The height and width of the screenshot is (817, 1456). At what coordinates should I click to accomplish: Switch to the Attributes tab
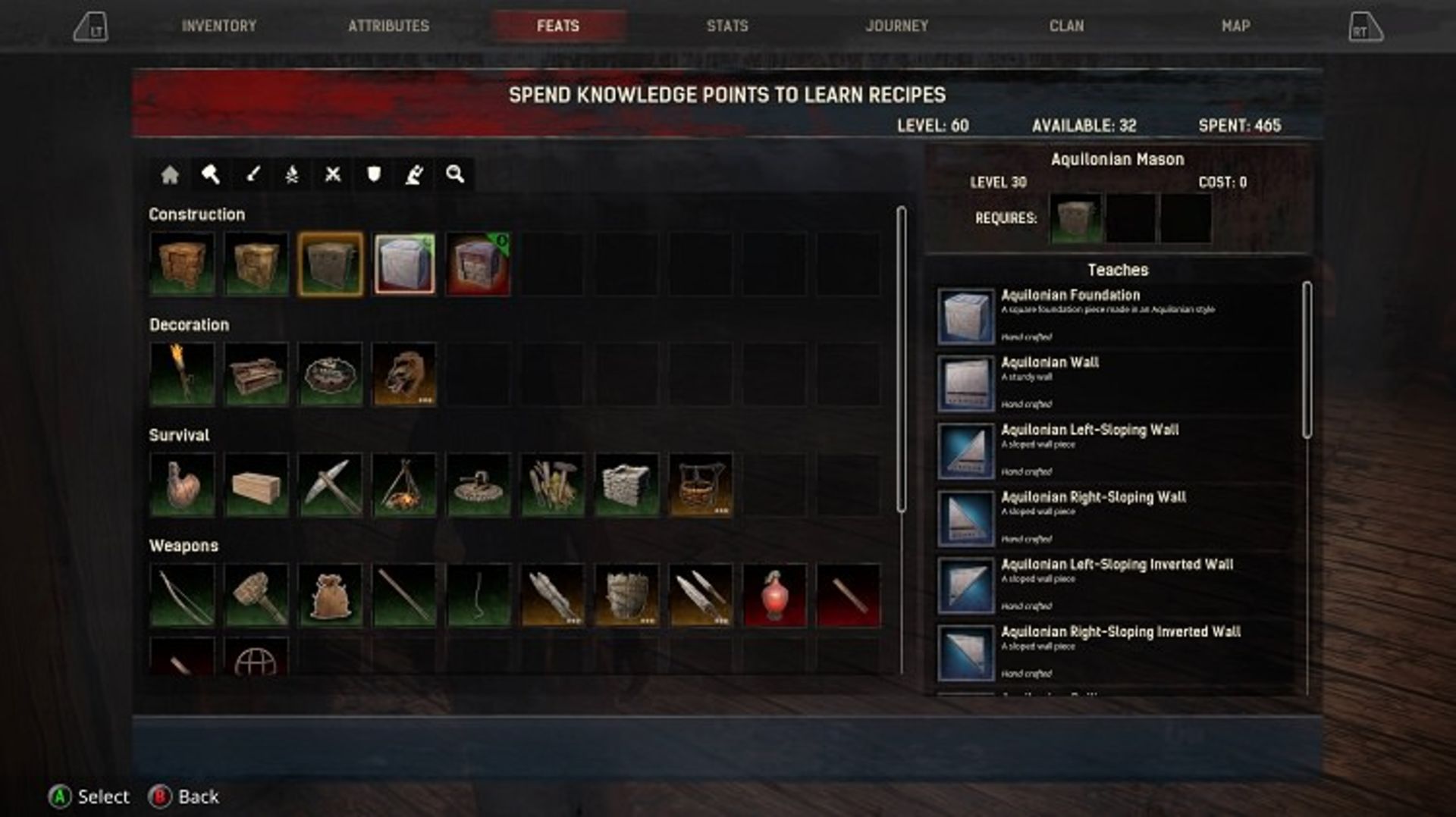coord(388,25)
